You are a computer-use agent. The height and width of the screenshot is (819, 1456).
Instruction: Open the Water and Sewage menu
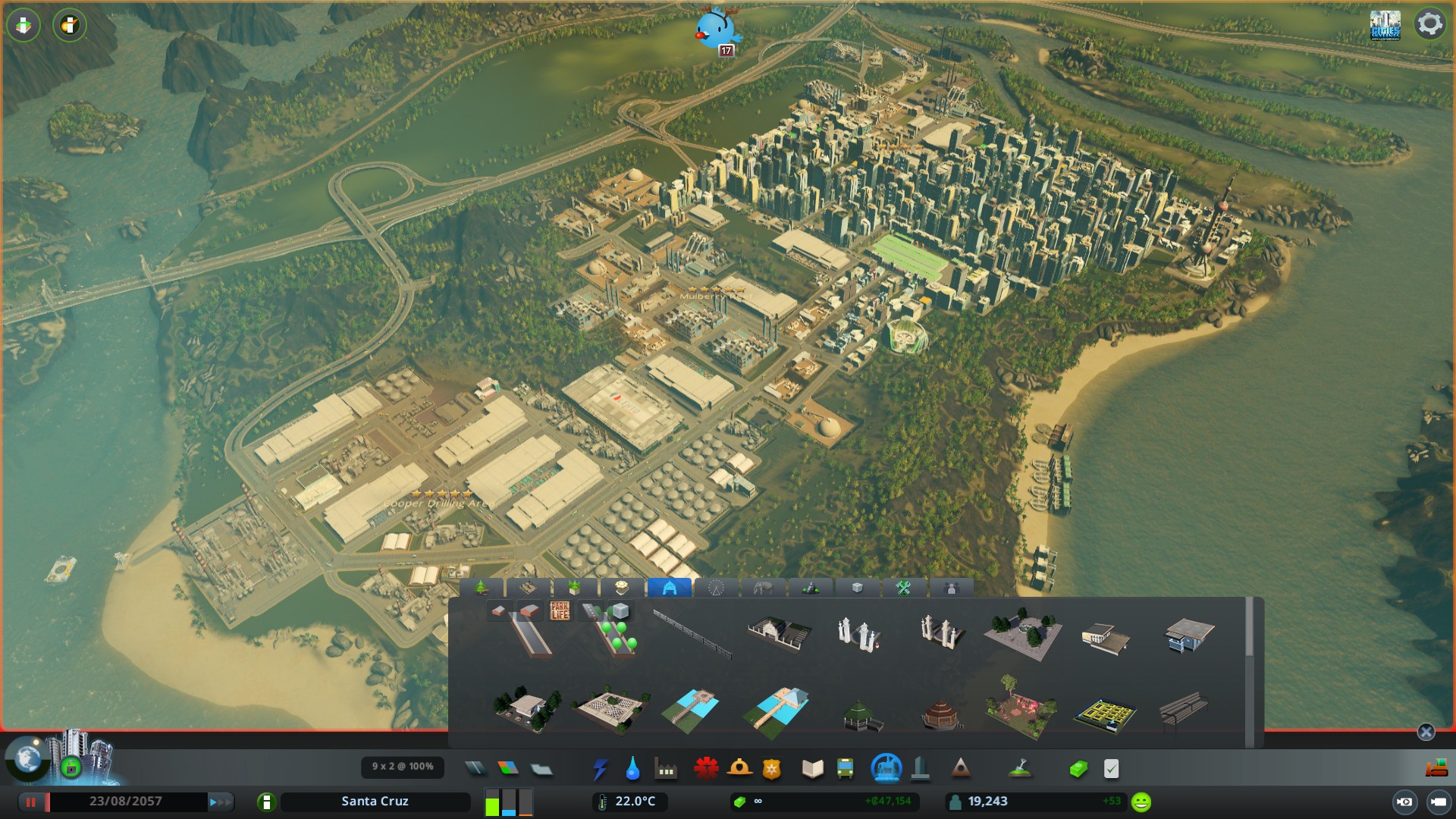coord(632,769)
